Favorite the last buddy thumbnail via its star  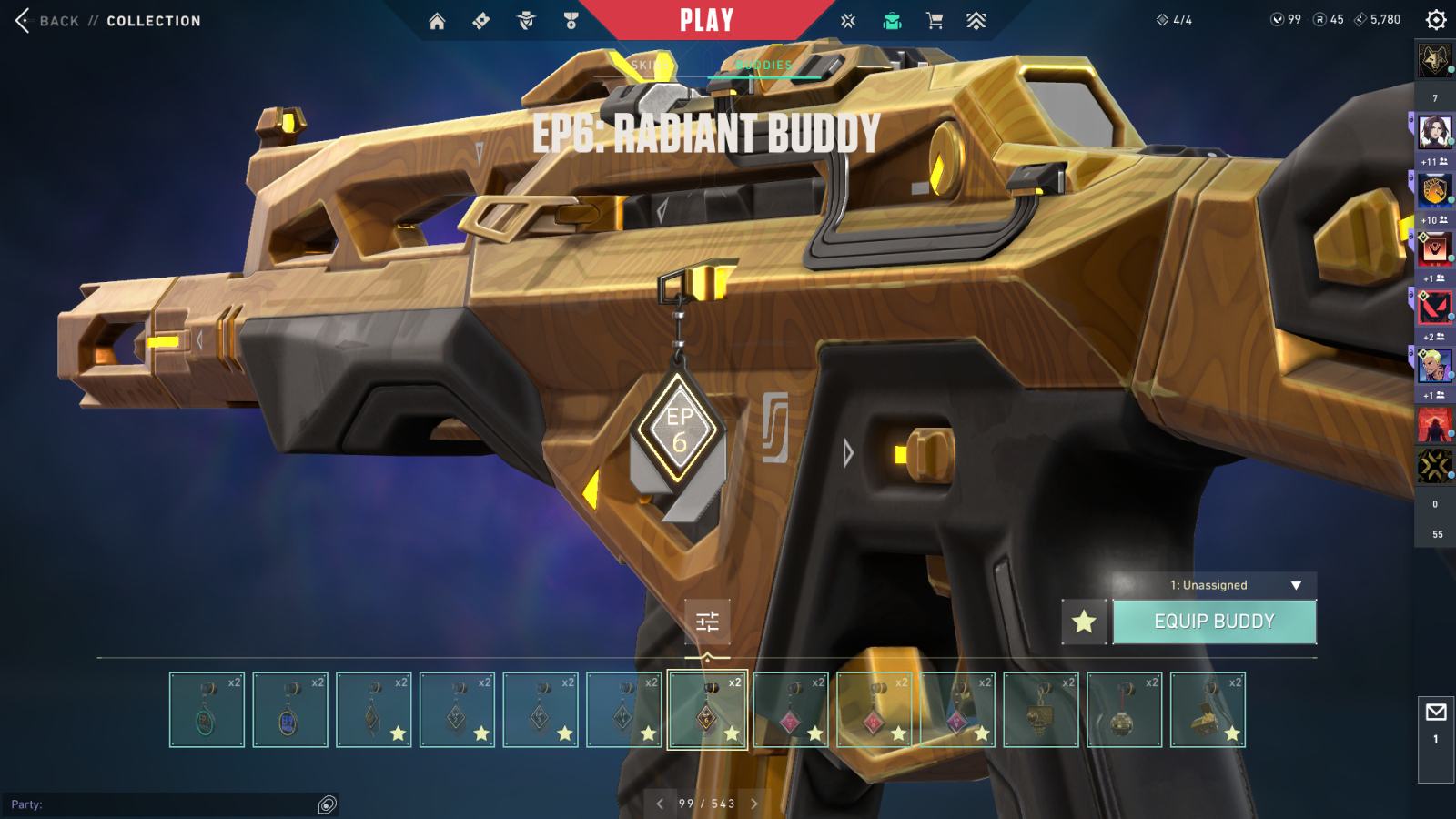point(1230,734)
